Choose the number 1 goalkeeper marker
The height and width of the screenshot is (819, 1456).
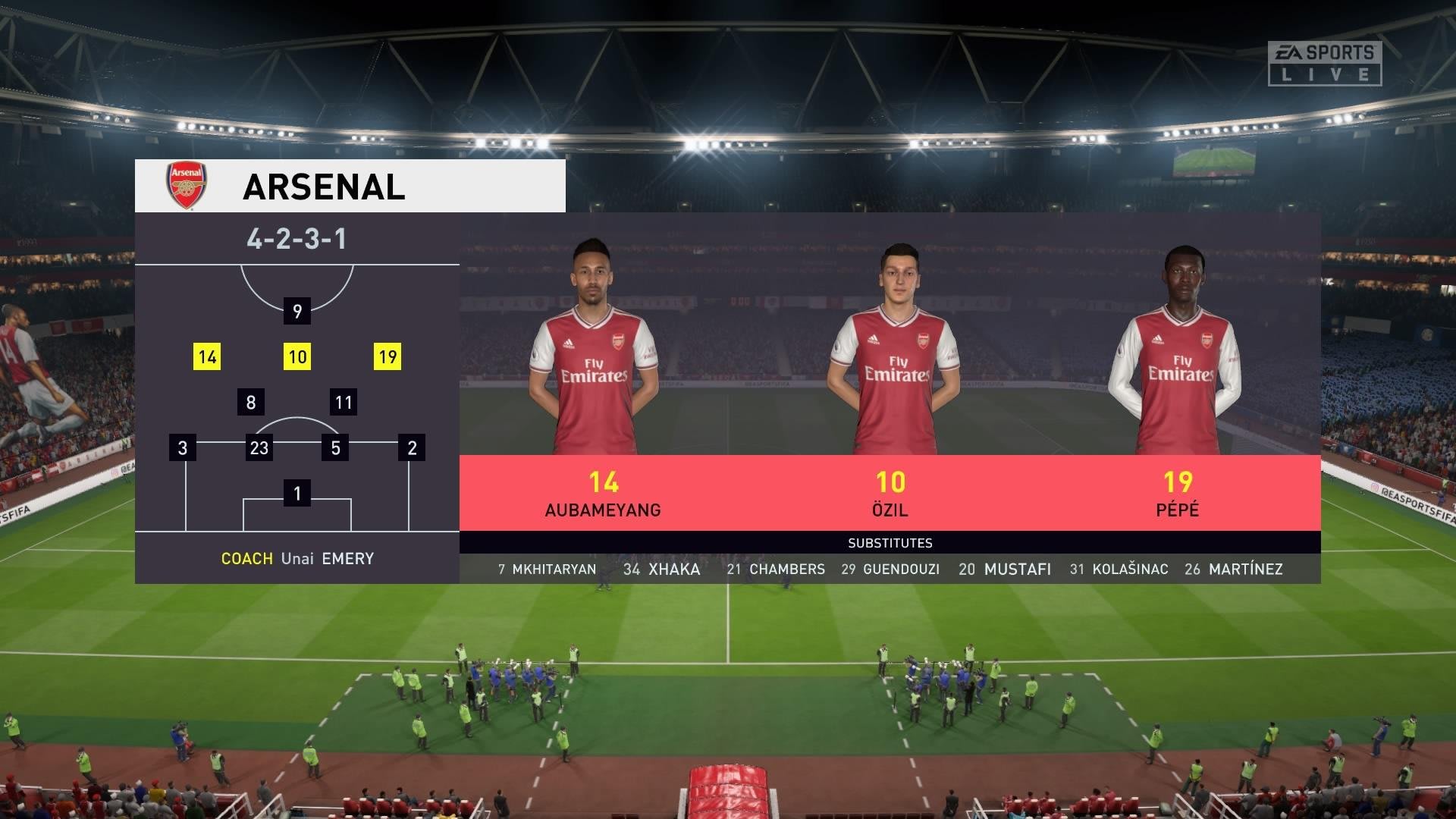pos(297,494)
